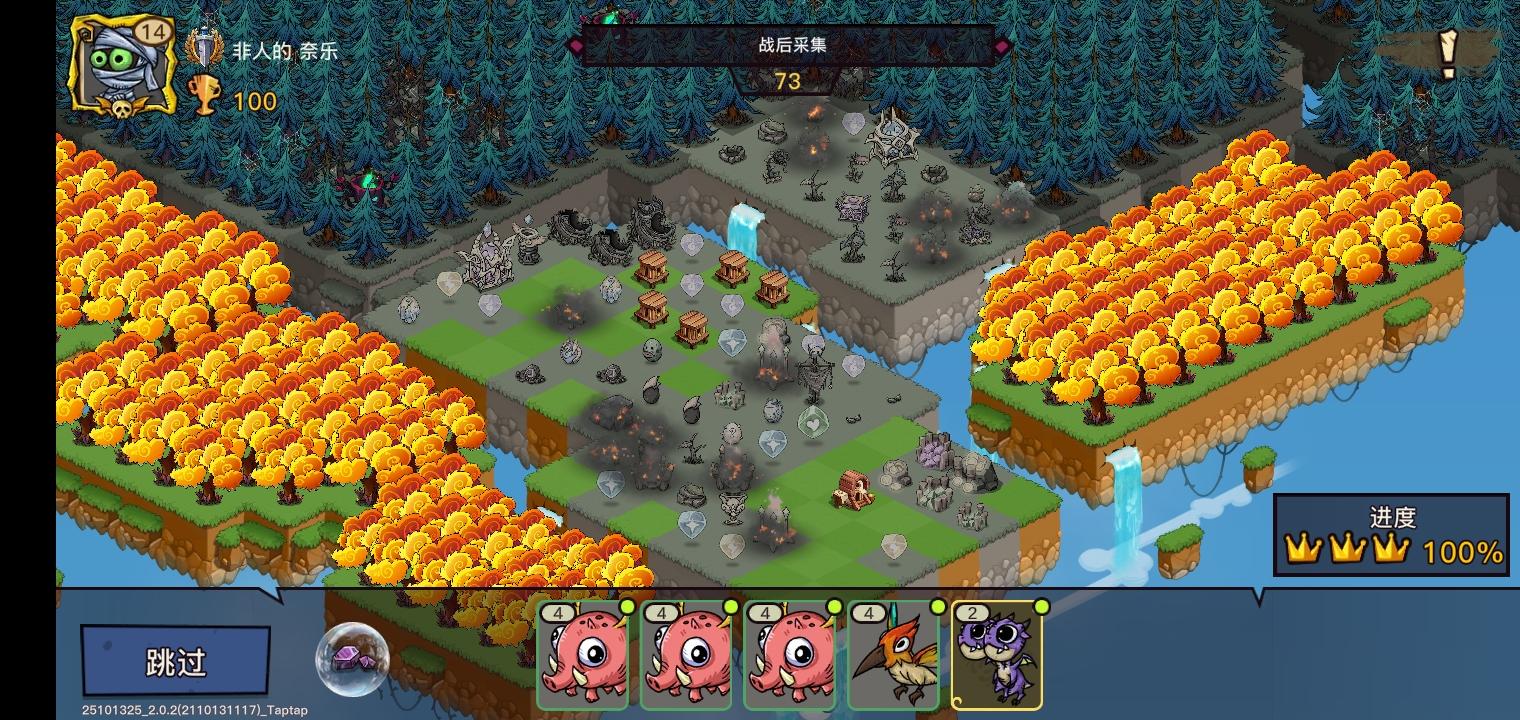
Task: Select the purple two-headed dragon card
Action: point(997,660)
